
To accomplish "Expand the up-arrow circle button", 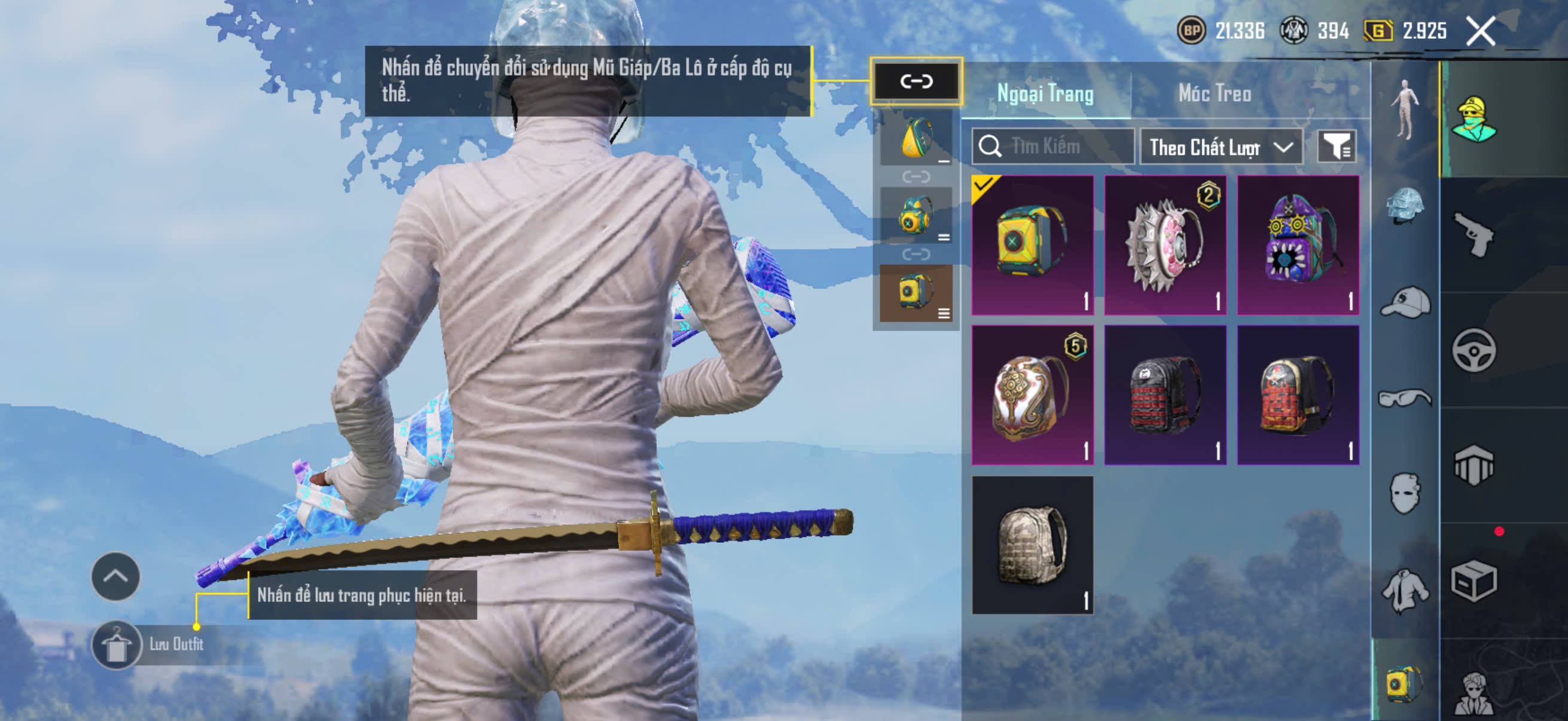I will (x=115, y=577).
